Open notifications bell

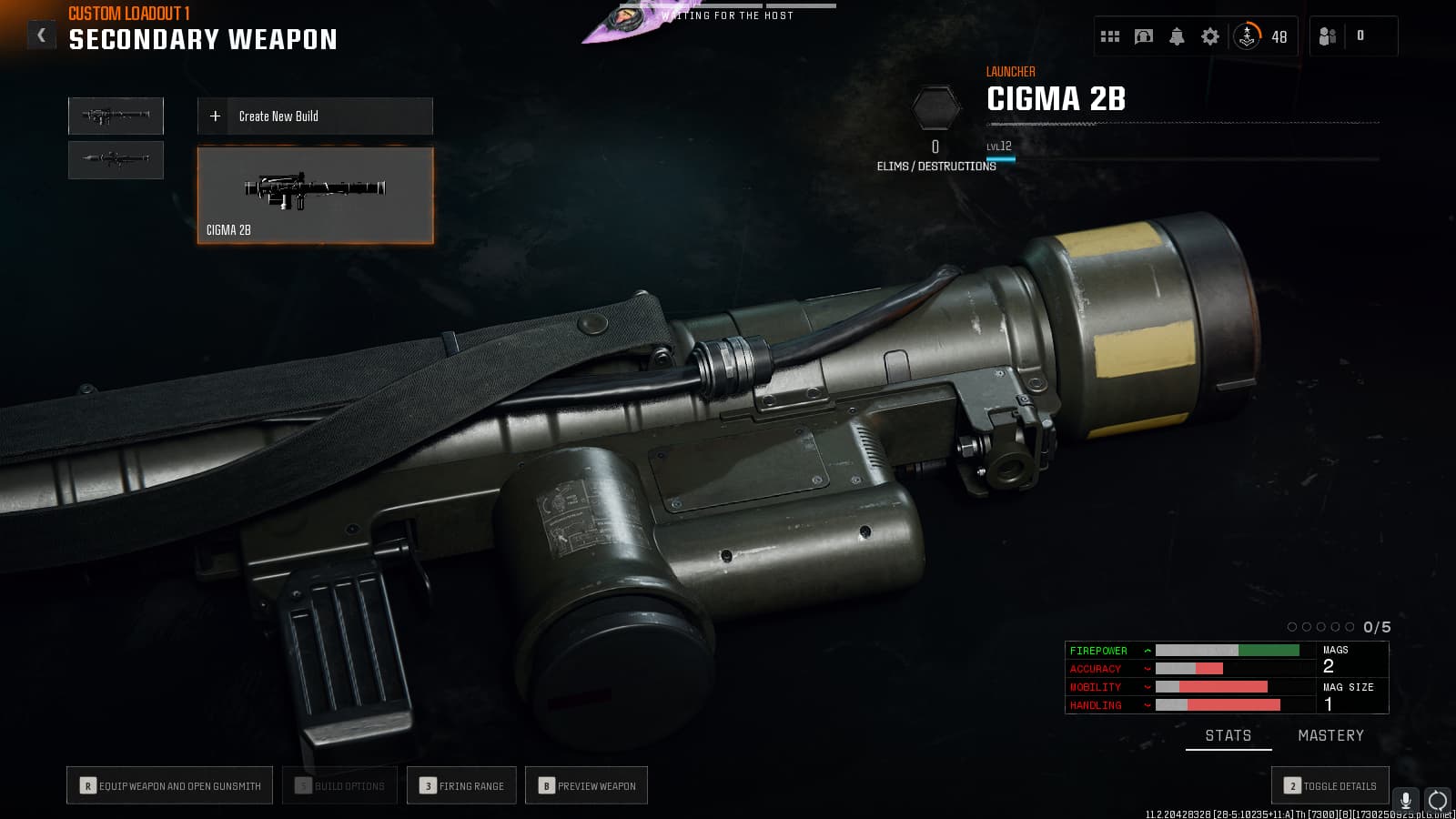pyautogui.click(x=1177, y=36)
